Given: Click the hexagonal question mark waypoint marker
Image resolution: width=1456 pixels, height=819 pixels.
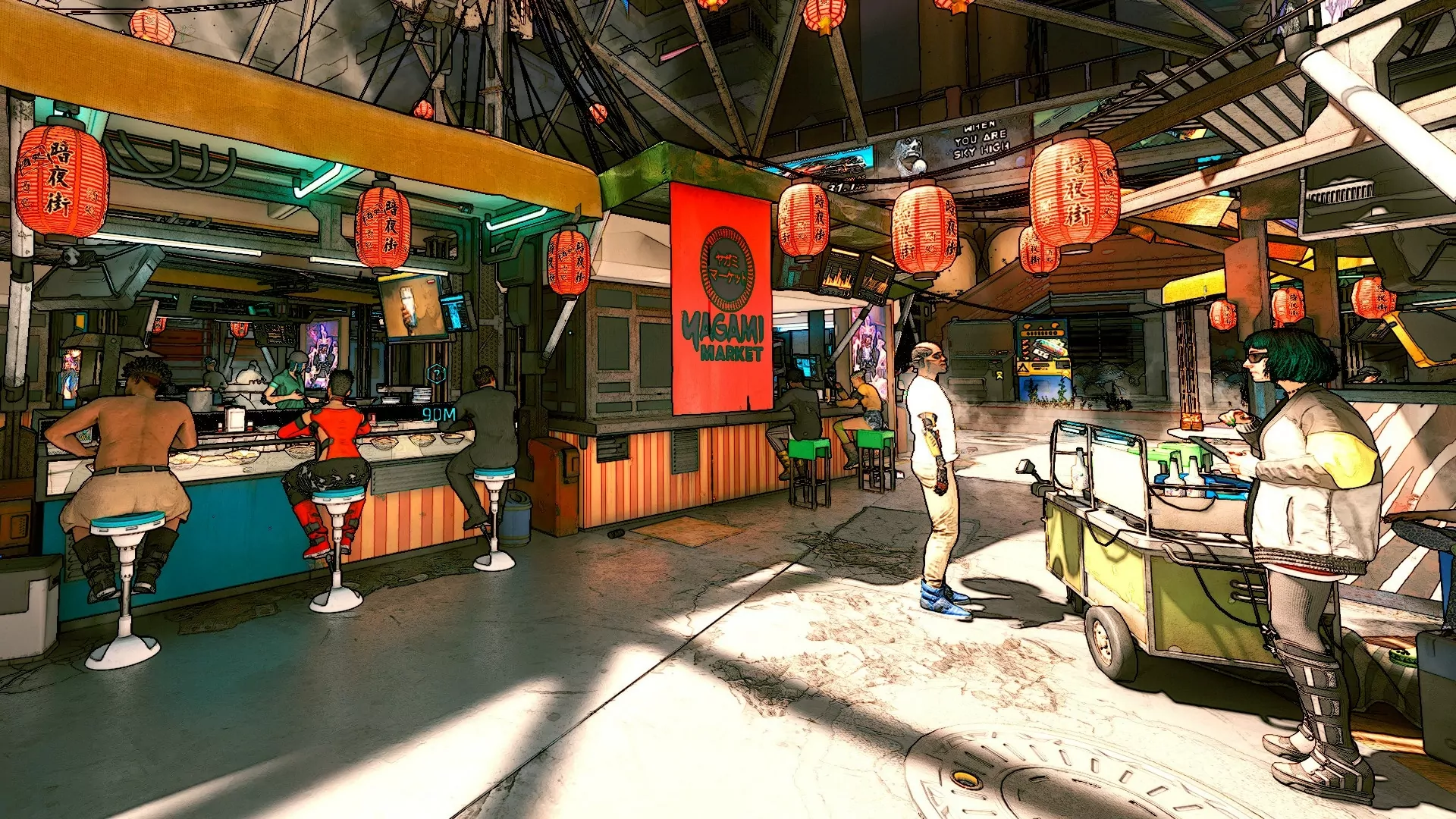Looking at the screenshot, I should (x=436, y=373).
